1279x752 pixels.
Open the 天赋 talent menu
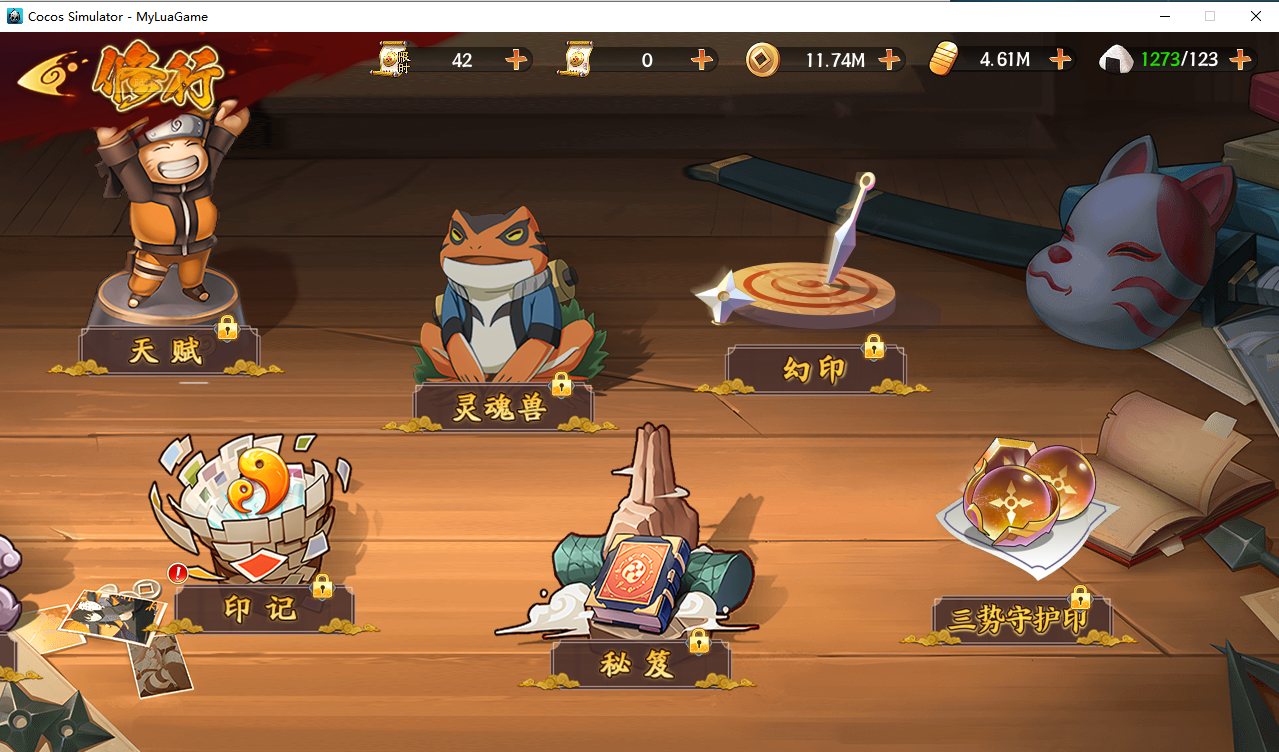[167, 351]
